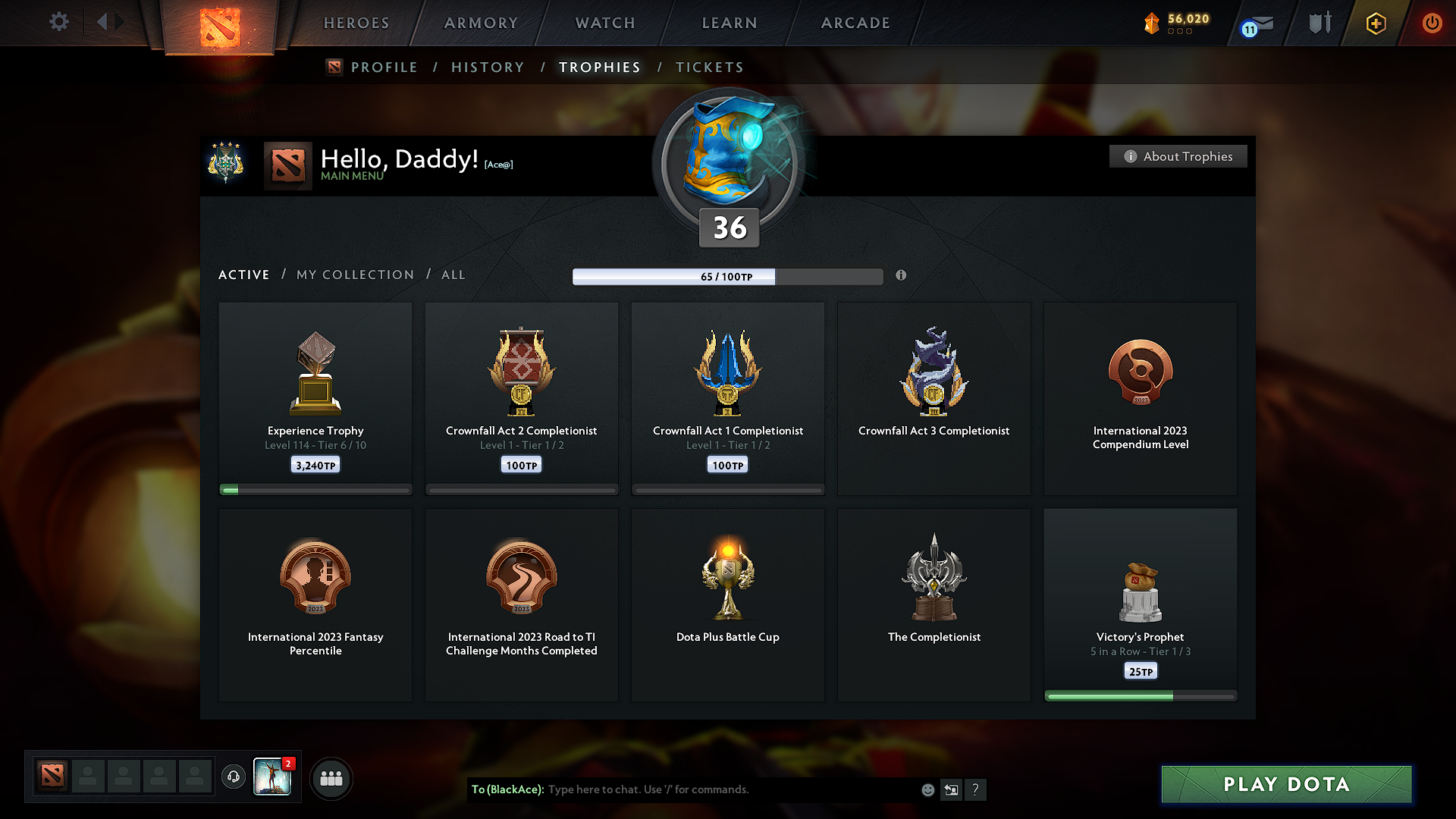Click the Shards currency gem icon
Screen dimensions: 1456x819
[1152, 23]
